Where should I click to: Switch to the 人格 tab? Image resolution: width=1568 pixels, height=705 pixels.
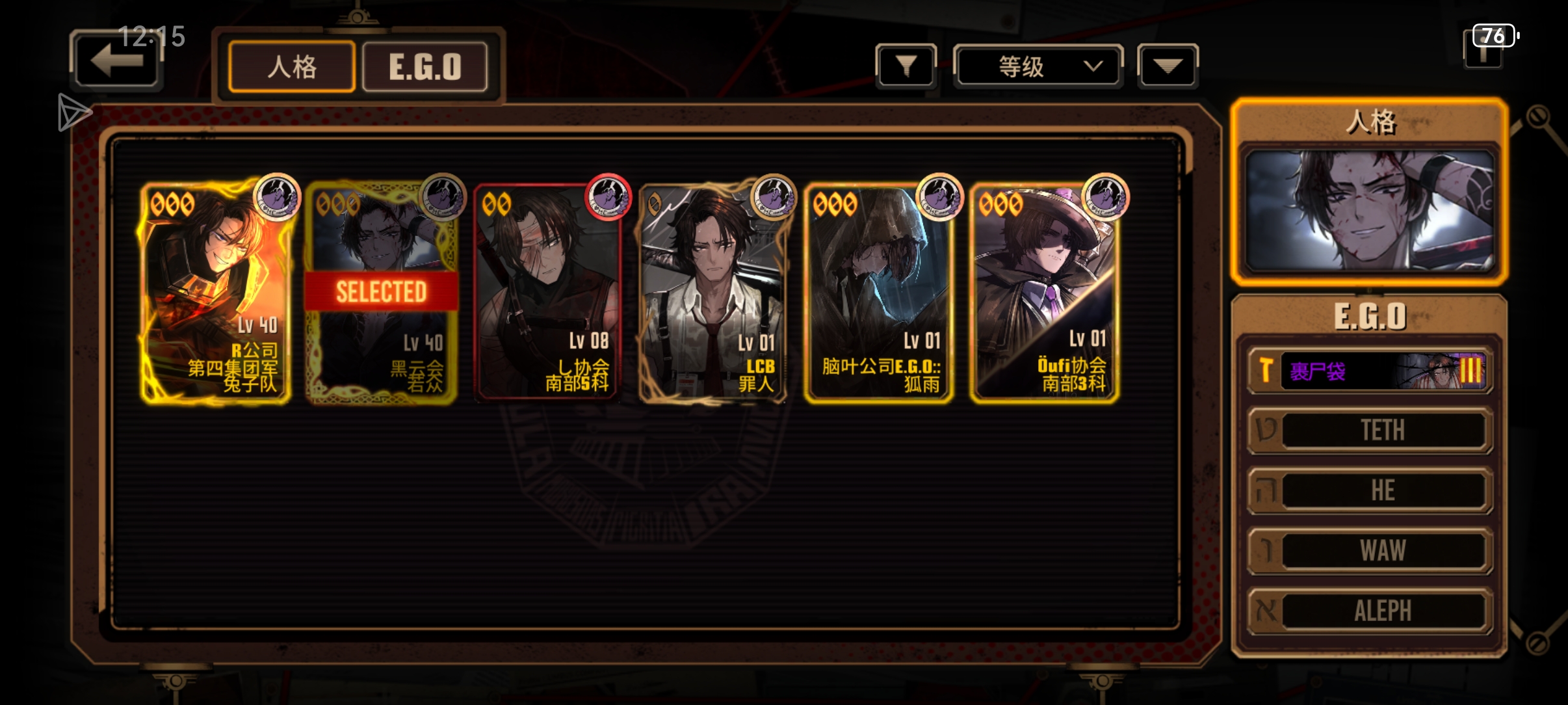(x=292, y=67)
